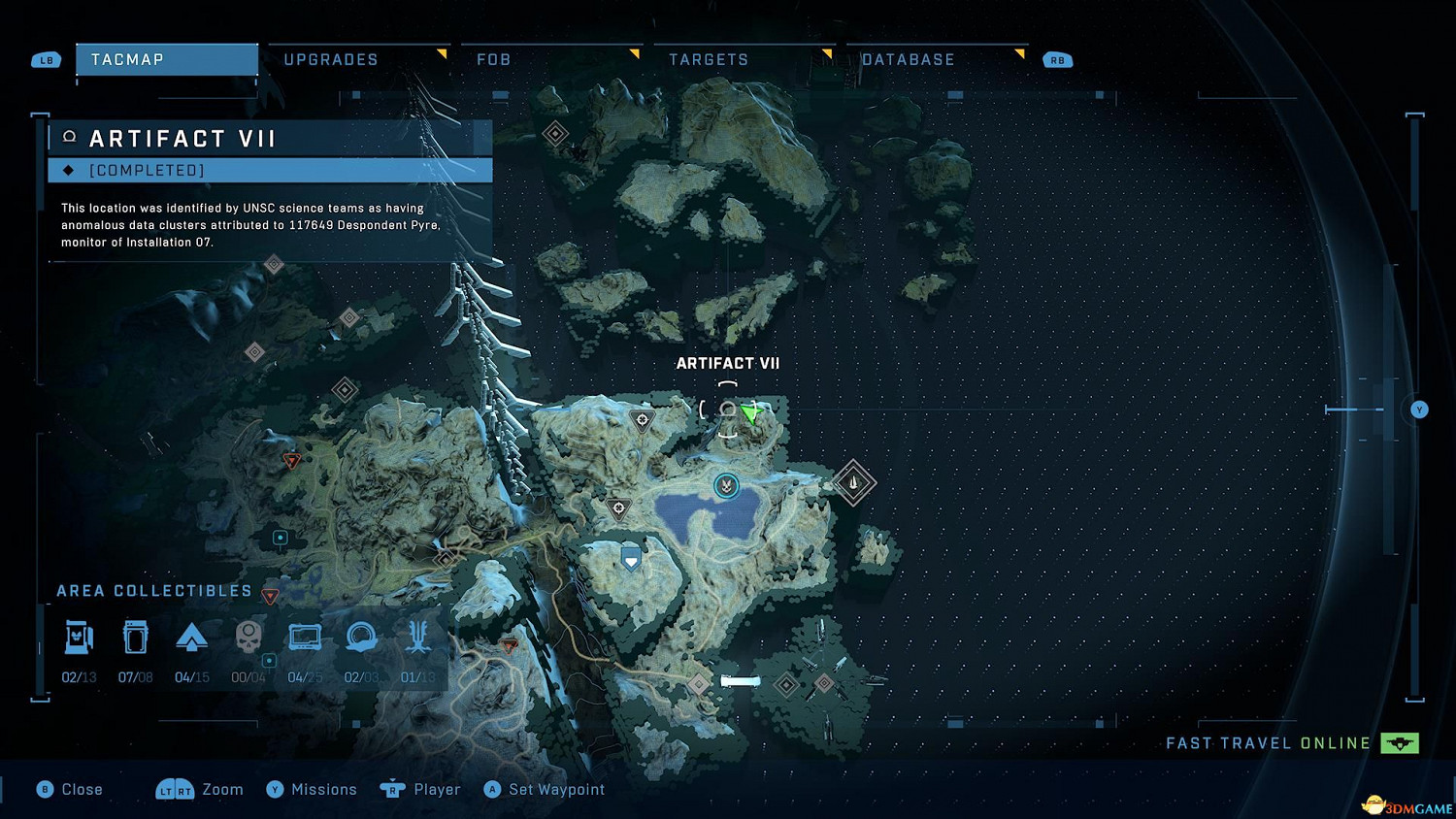Show the Database tab
Screen dimensions: 1456x819
(908, 60)
